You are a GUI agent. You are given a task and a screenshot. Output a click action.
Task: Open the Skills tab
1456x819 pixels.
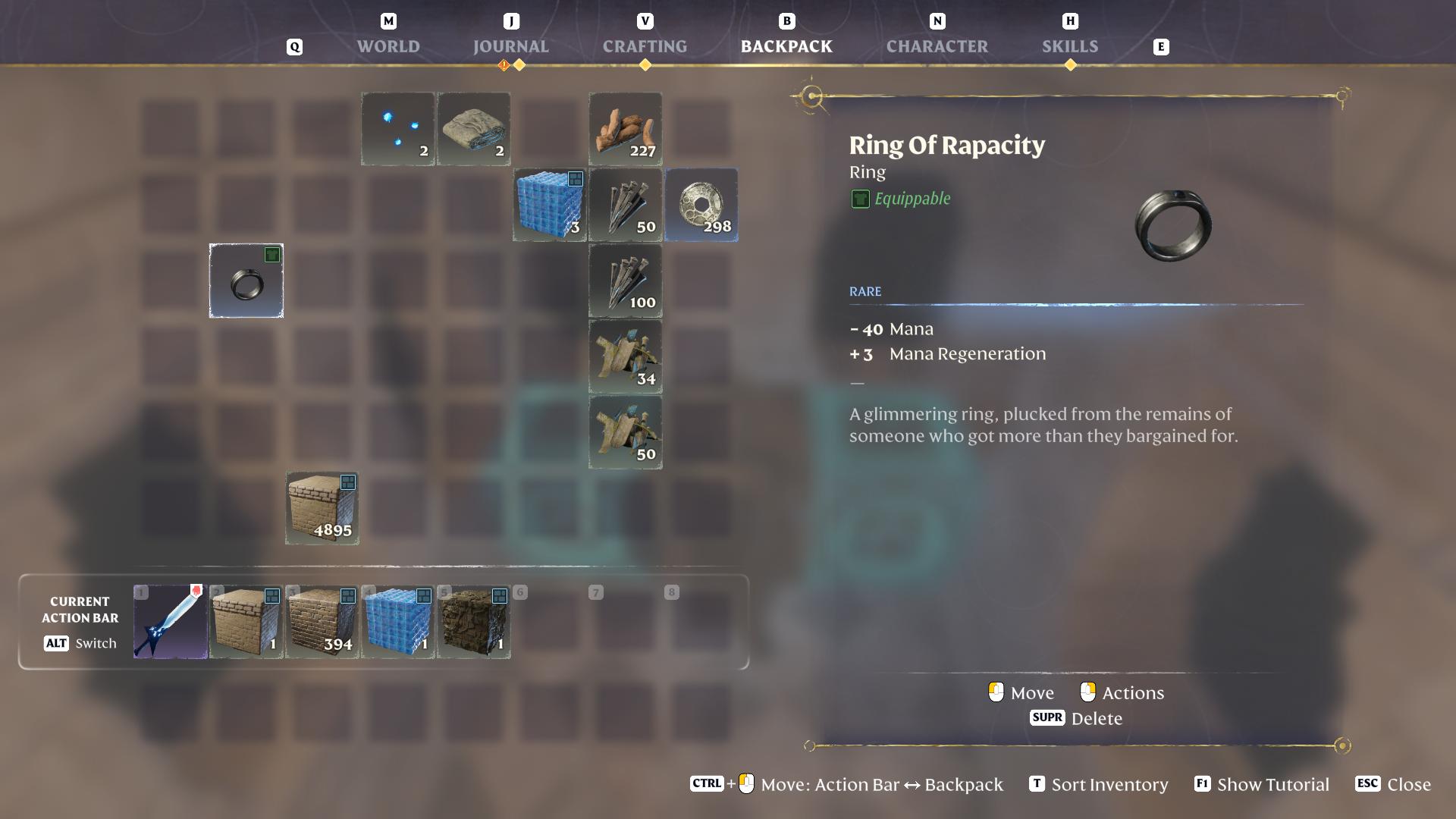point(1069,46)
